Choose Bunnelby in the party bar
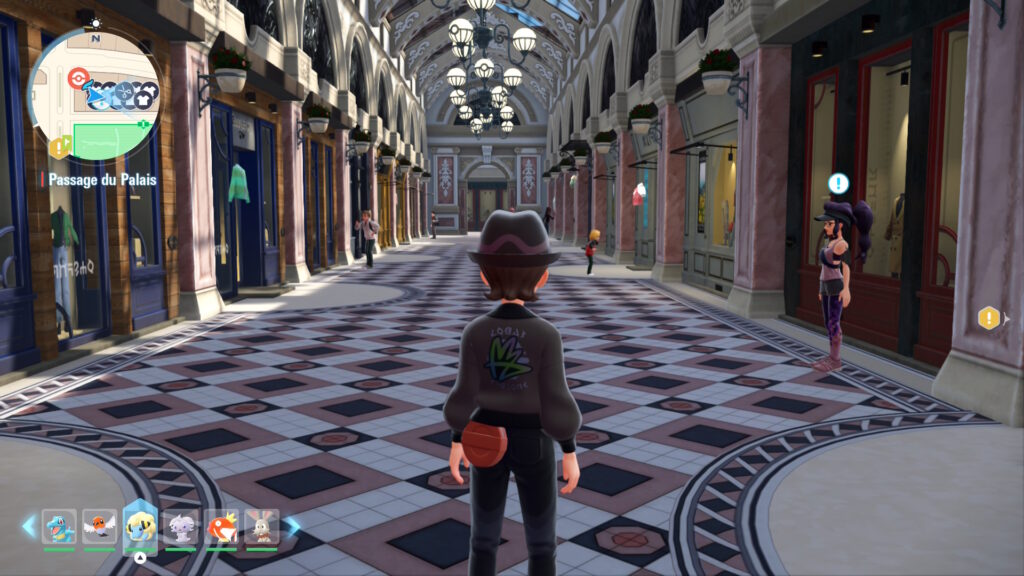The width and height of the screenshot is (1024, 576). coord(261,526)
